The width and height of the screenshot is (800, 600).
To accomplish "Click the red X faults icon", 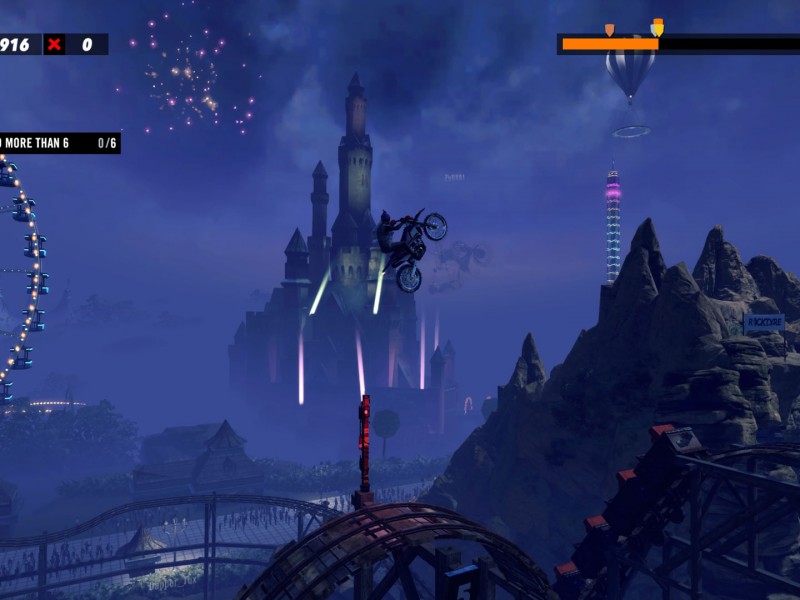I will (x=54, y=44).
